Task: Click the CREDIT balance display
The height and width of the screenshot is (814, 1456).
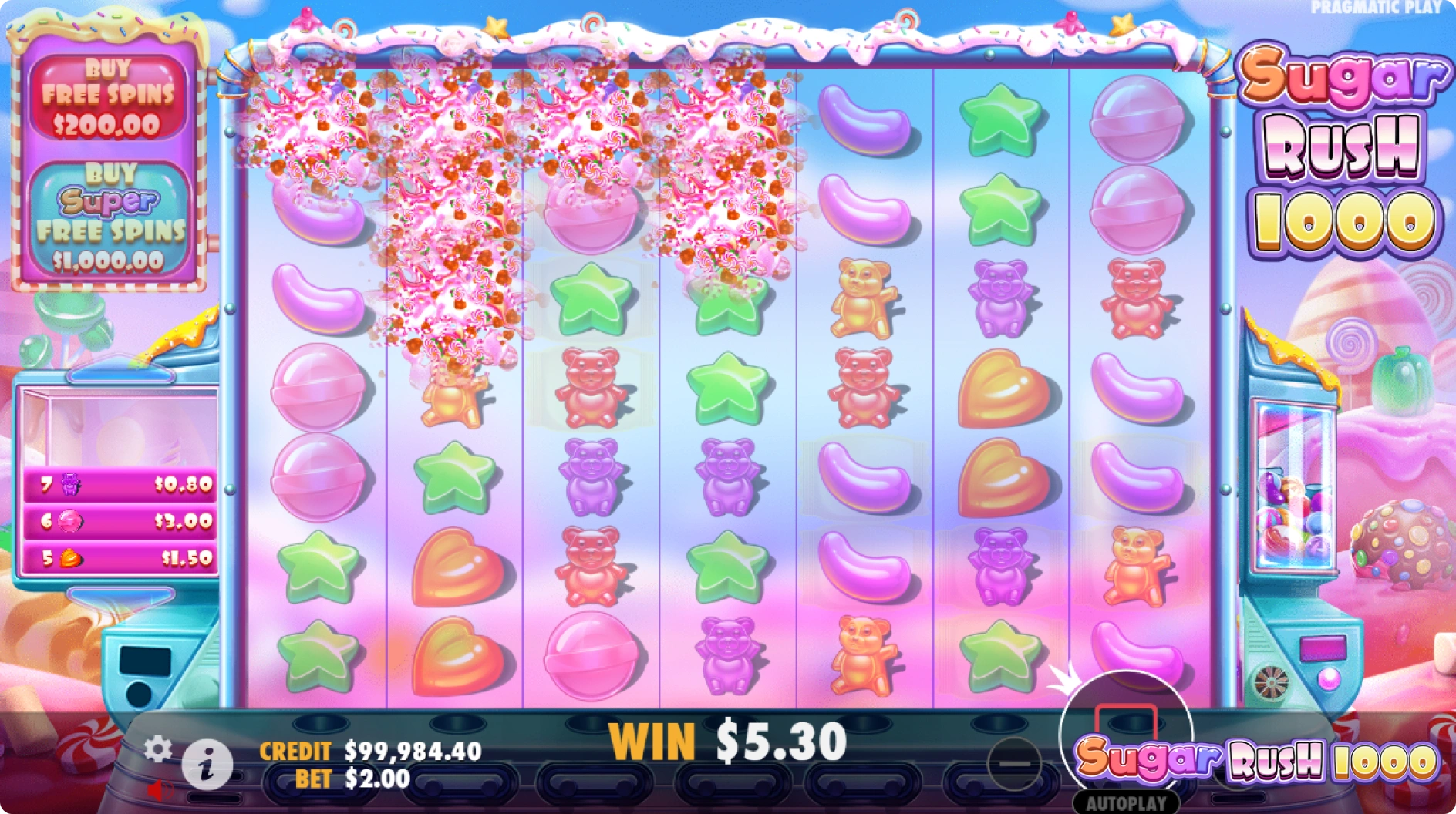Action: click(x=370, y=749)
